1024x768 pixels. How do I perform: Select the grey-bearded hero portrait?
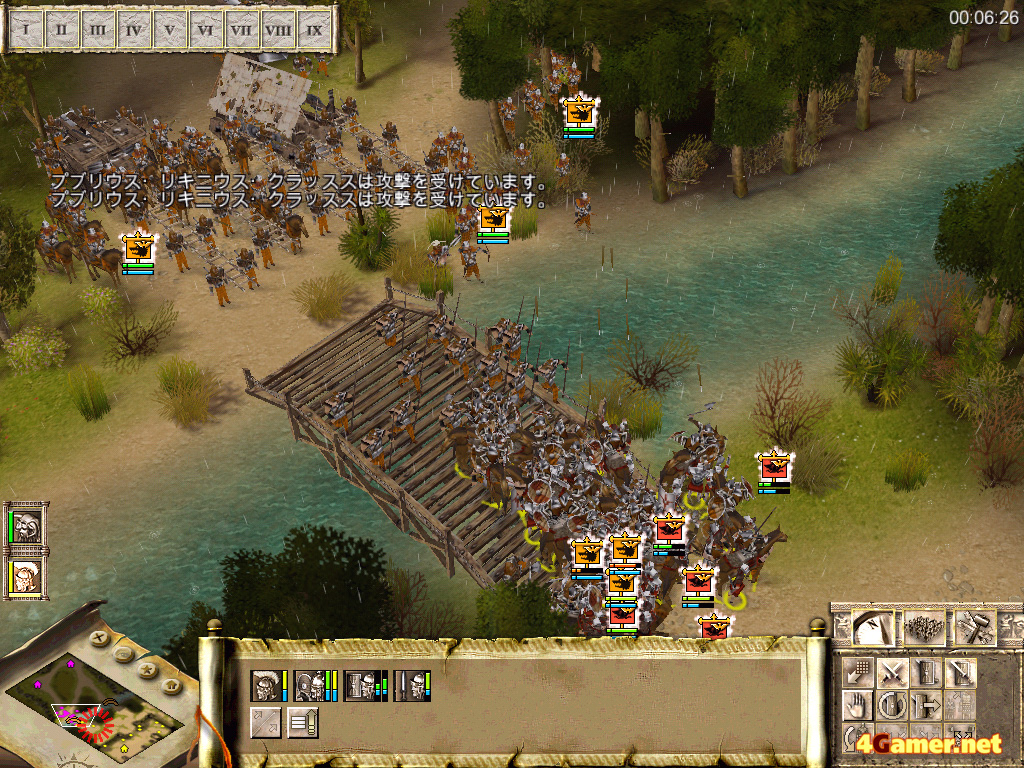click(26, 526)
